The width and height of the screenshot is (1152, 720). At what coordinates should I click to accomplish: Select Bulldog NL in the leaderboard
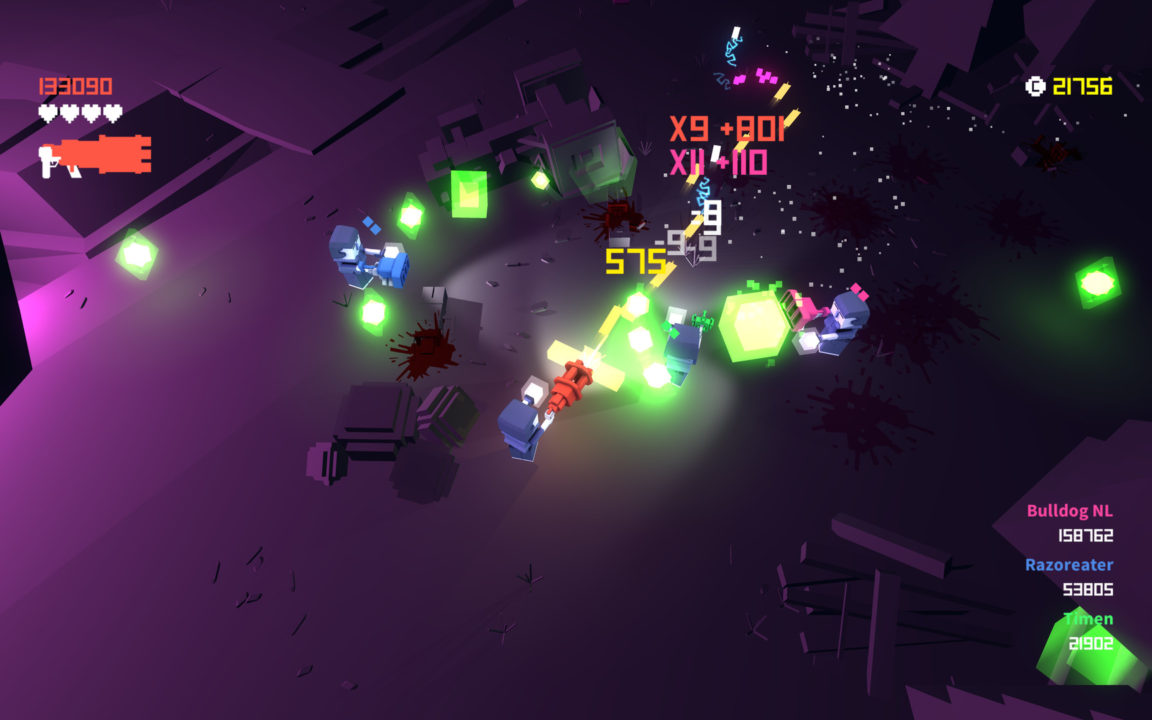point(1069,511)
